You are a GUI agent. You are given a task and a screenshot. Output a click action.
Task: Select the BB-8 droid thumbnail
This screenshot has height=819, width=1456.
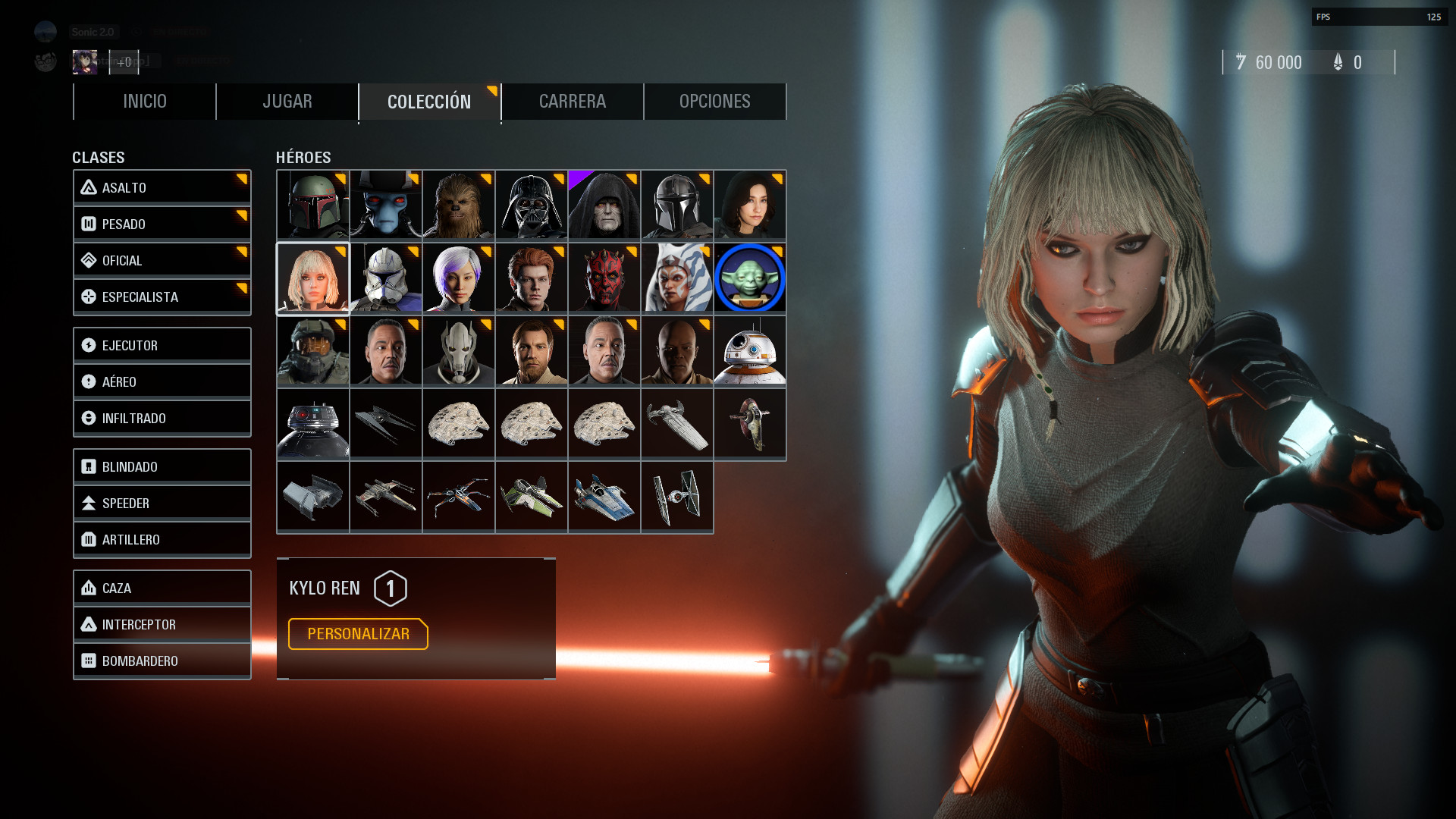point(749,351)
